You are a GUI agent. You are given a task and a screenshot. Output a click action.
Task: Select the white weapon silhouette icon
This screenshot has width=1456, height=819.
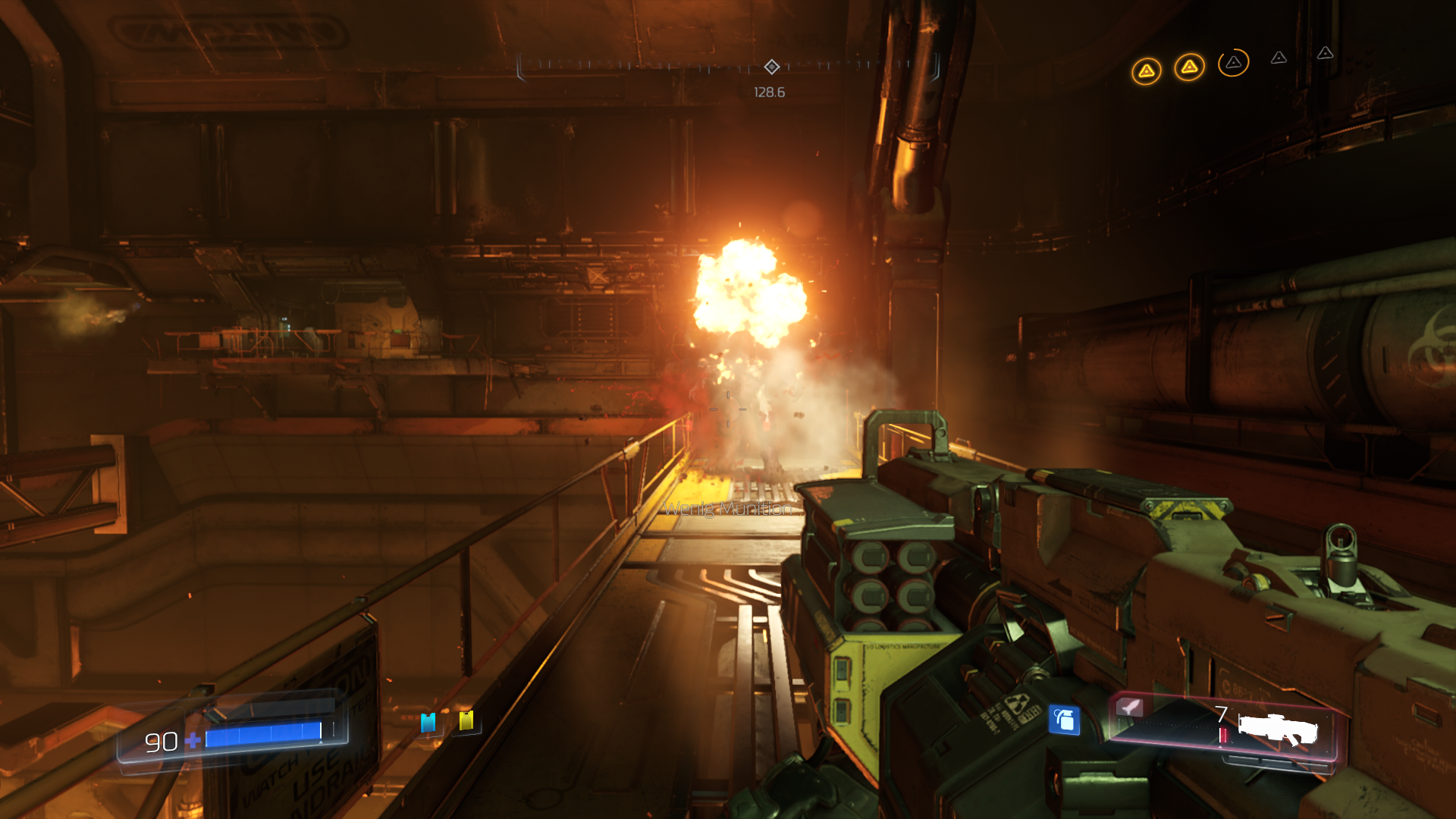[x=1279, y=730]
